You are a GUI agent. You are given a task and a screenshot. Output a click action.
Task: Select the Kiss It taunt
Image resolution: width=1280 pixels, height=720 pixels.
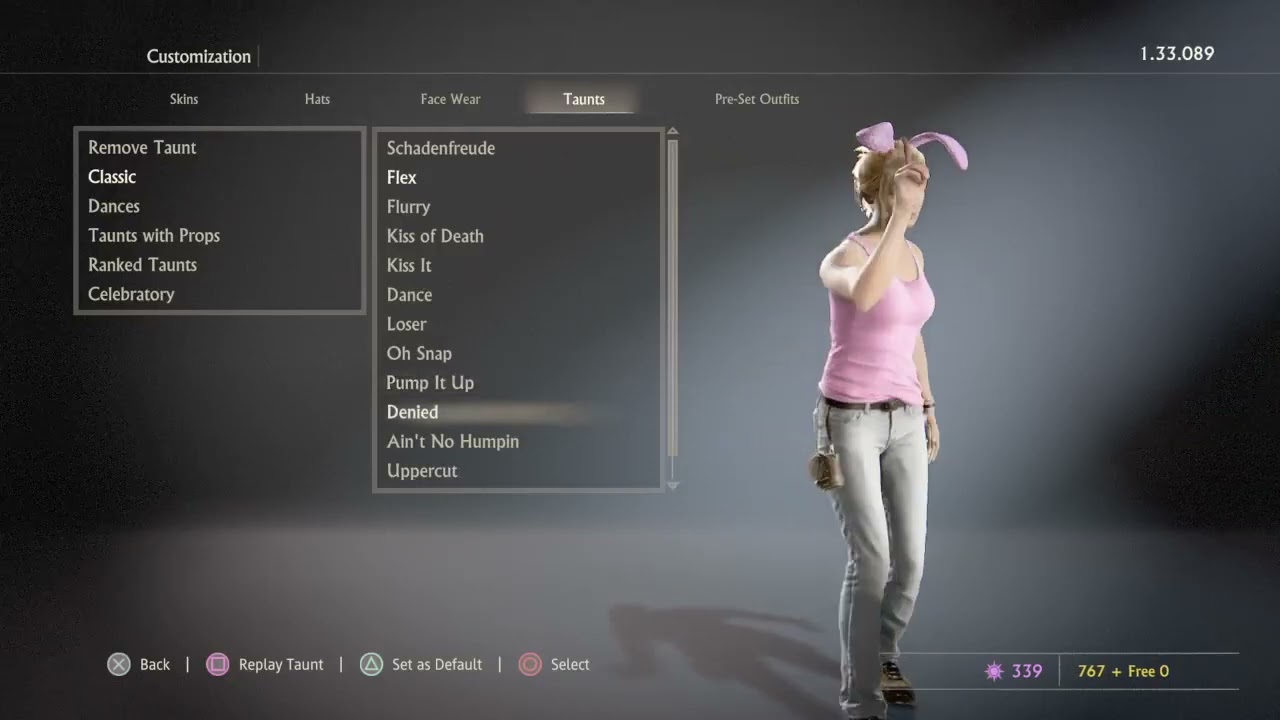pos(409,265)
